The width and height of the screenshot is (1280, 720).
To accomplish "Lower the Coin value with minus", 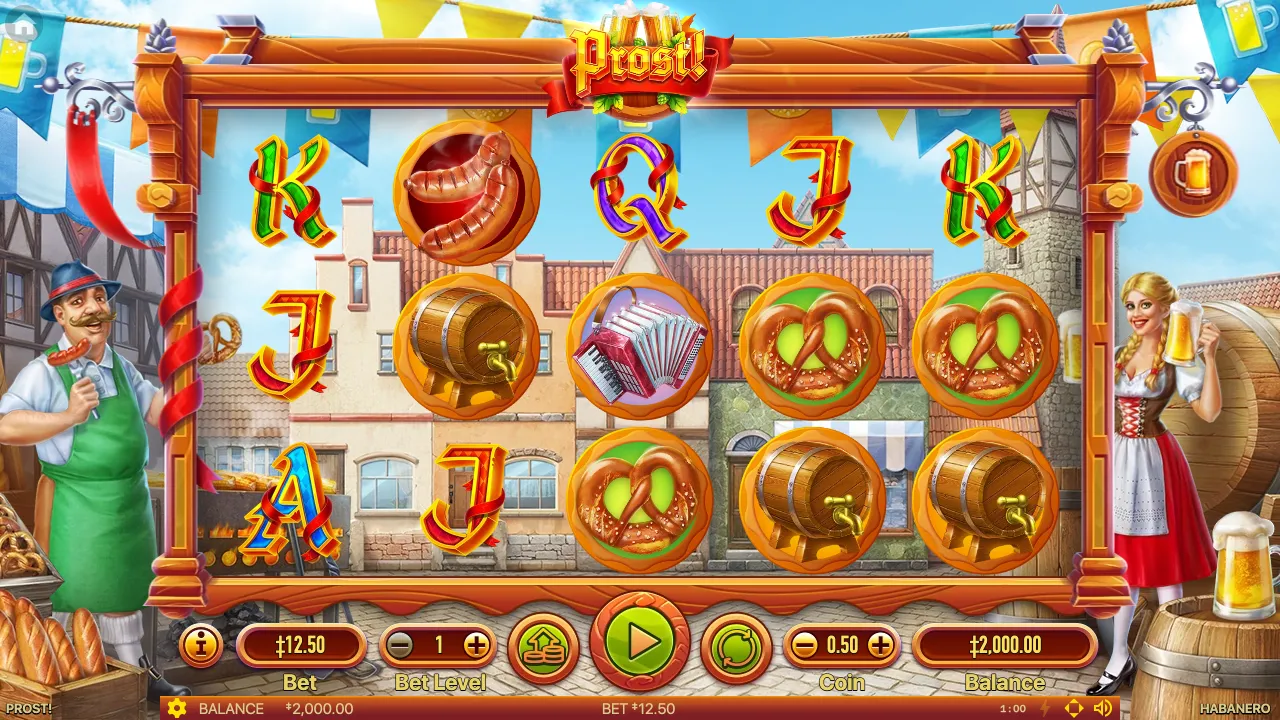I will [804, 646].
